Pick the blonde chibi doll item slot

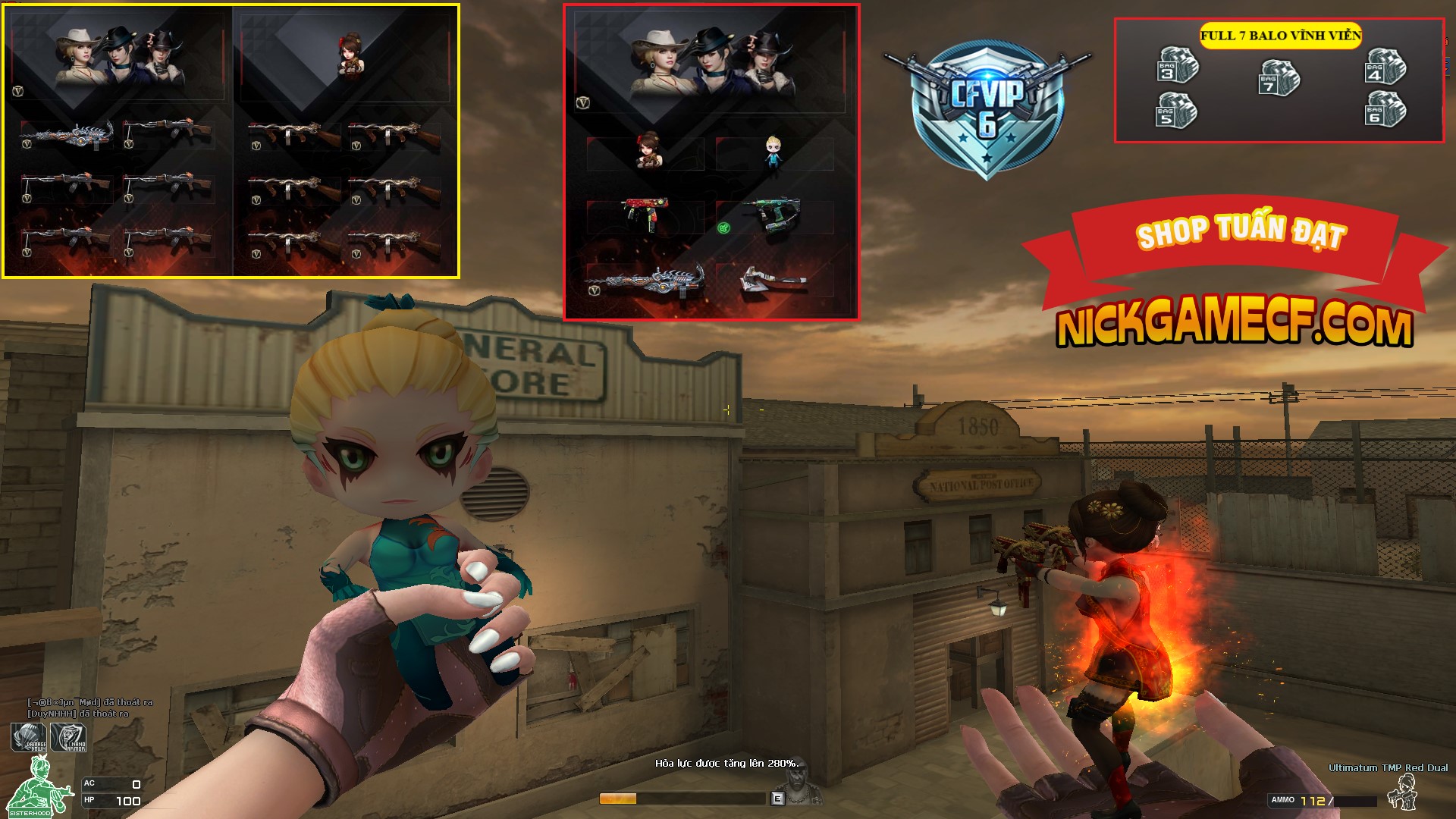tap(773, 154)
